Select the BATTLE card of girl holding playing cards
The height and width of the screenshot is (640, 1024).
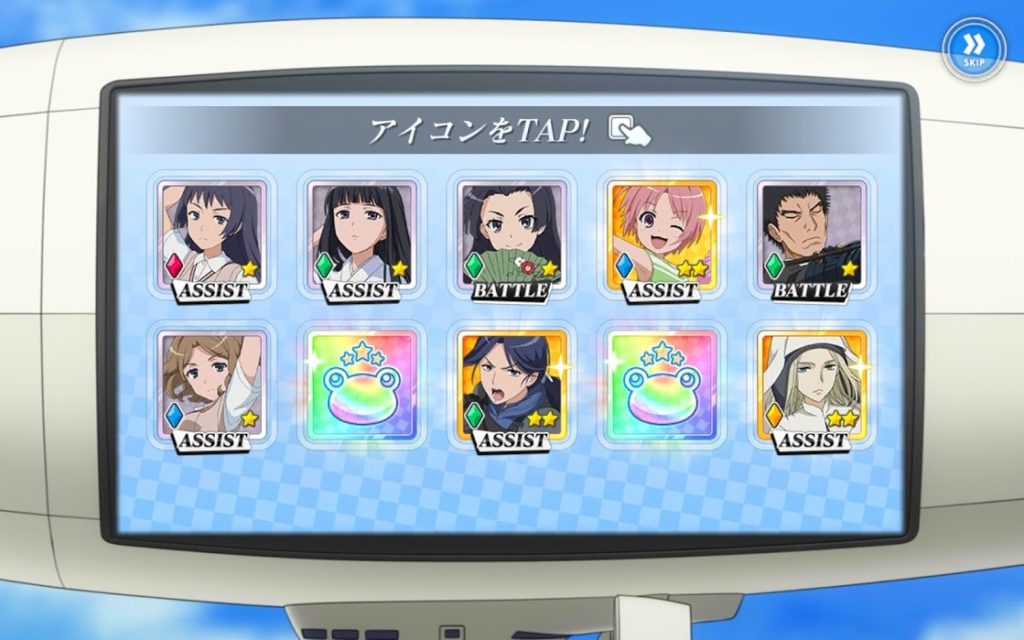tap(511, 238)
